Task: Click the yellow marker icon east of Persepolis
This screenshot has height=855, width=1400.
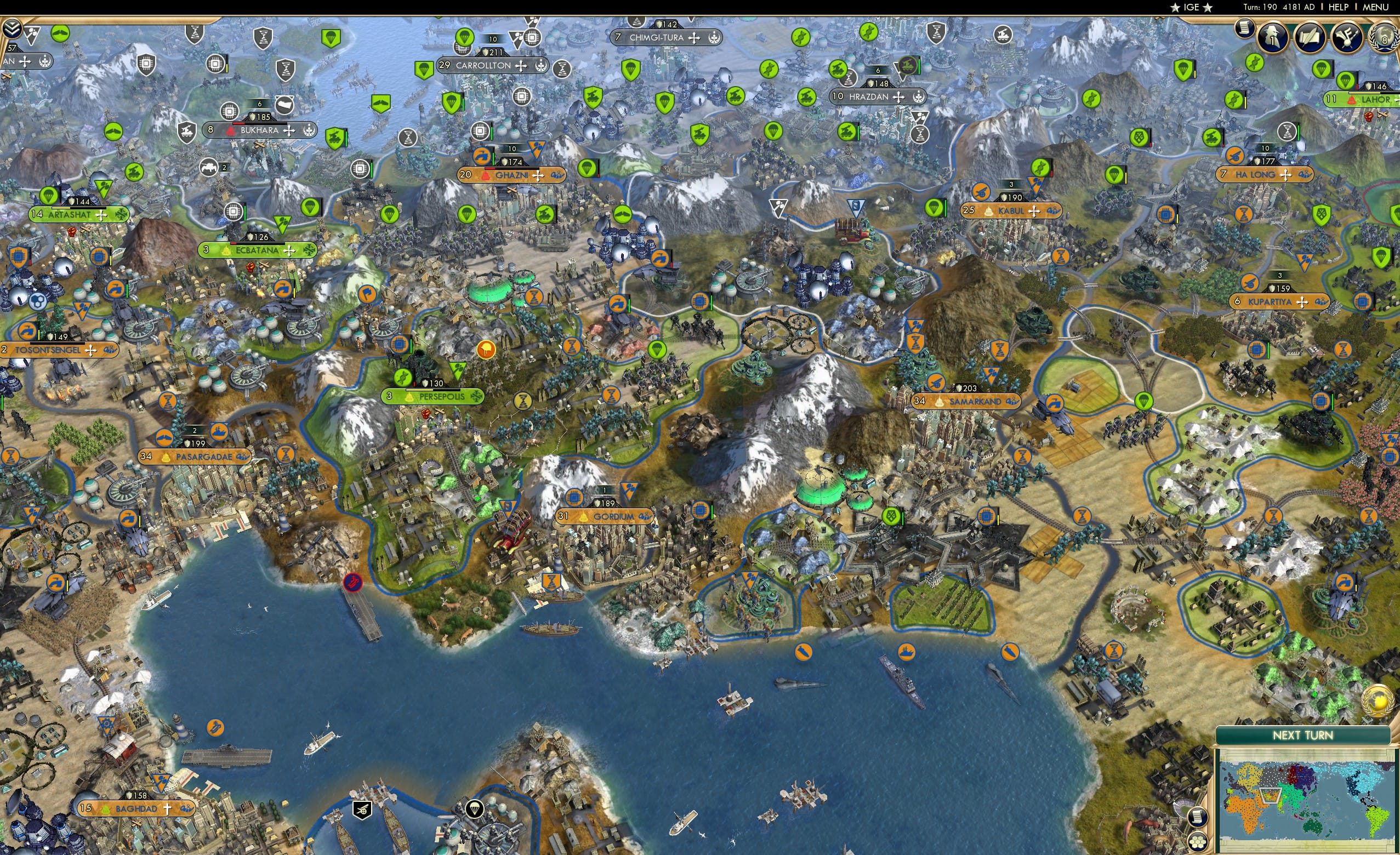Action: point(487,350)
